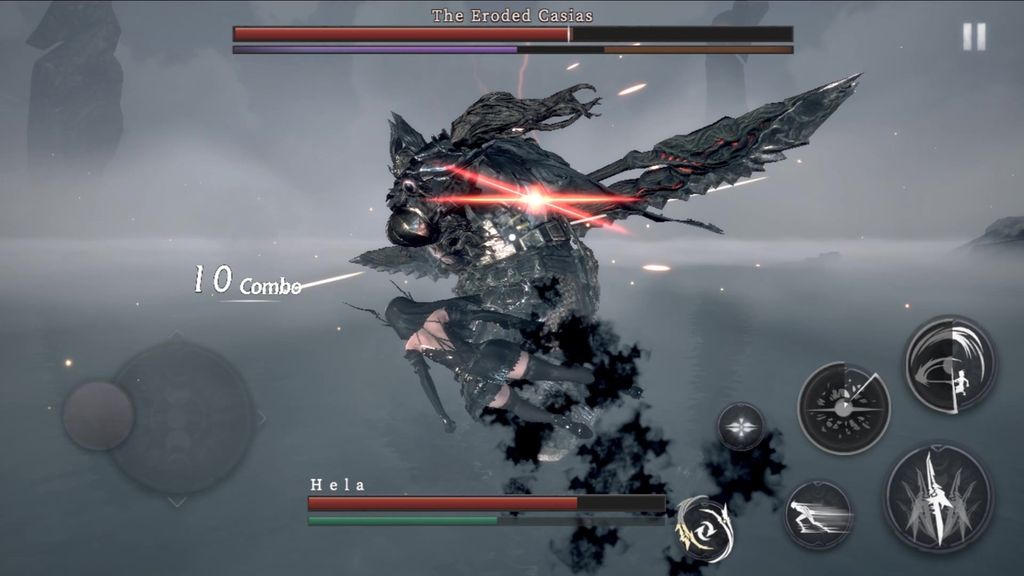Tap the virtual joystick thumb knob
The height and width of the screenshot is (576, 1024).
pos(98,415)
